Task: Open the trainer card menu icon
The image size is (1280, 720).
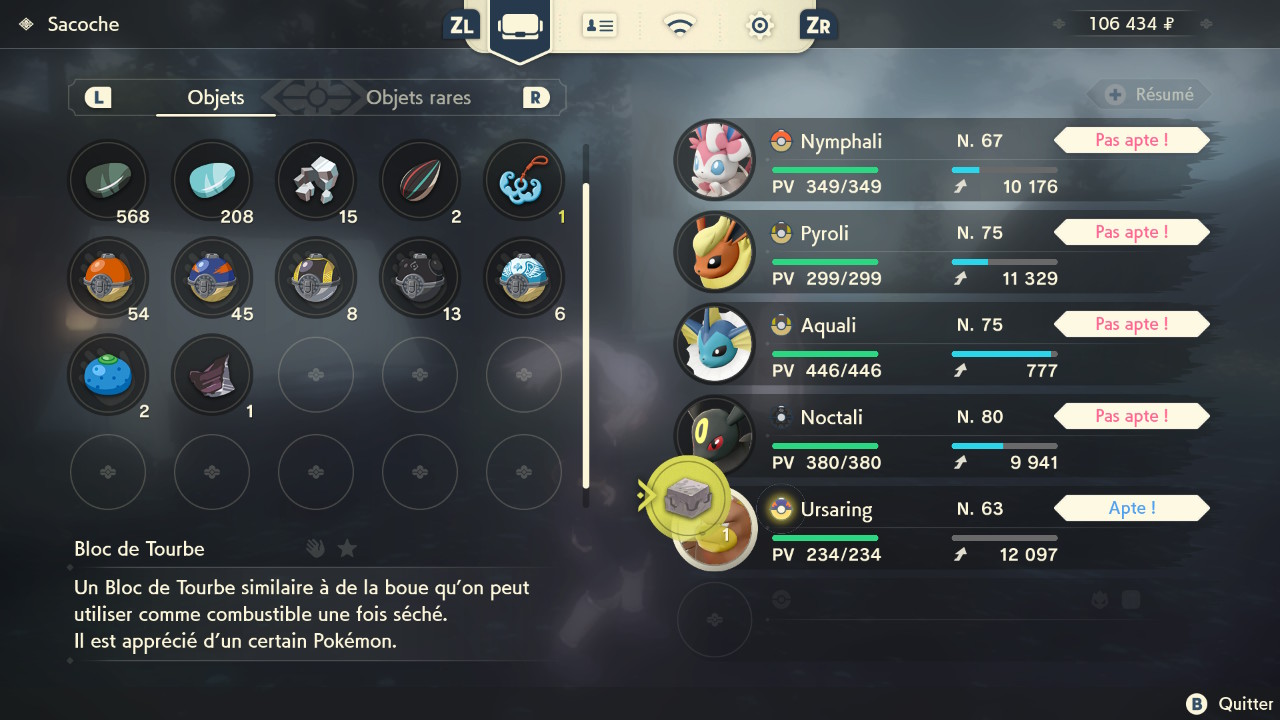Action: click(599, 26)
